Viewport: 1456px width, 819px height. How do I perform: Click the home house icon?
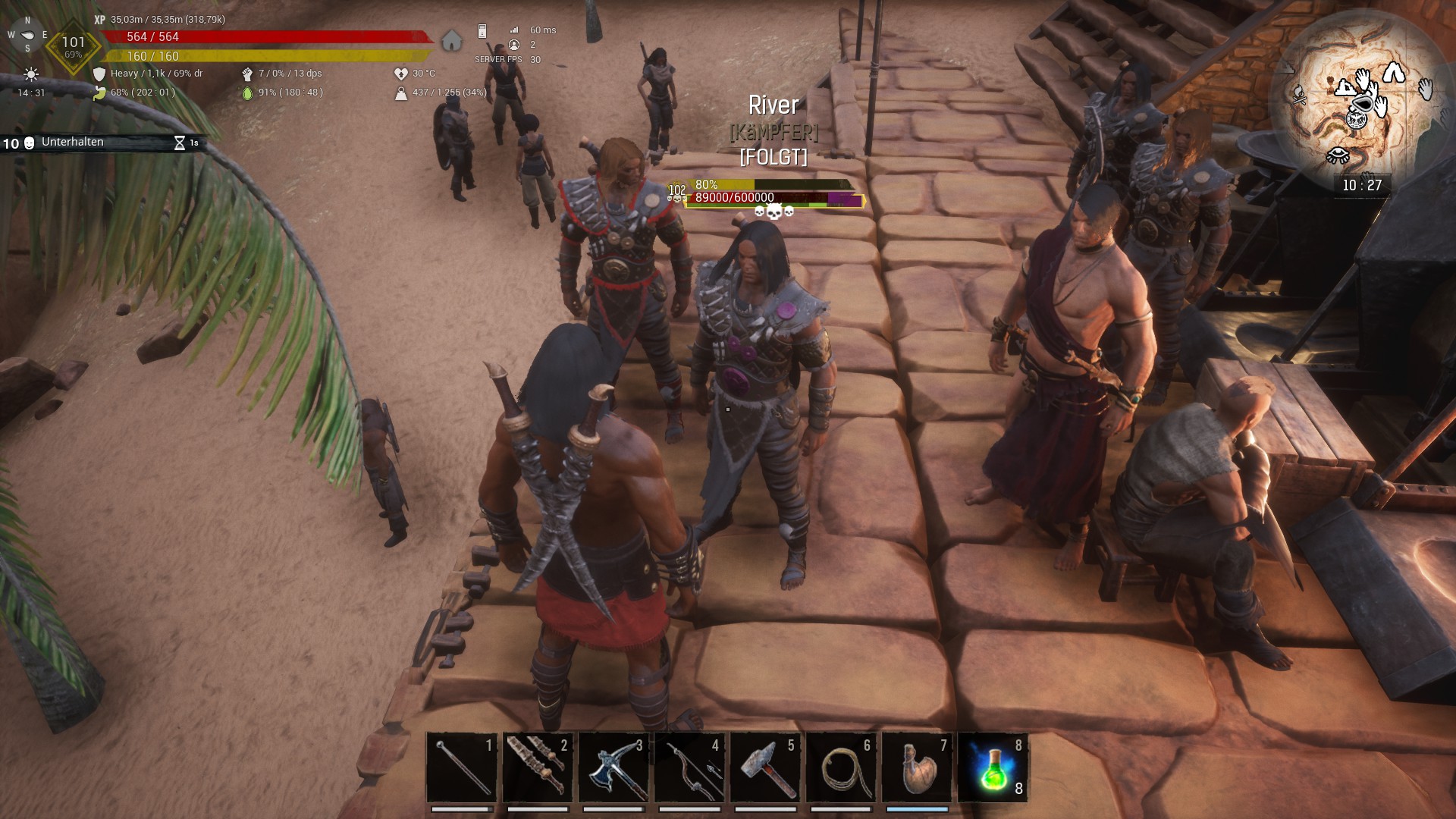452,40
